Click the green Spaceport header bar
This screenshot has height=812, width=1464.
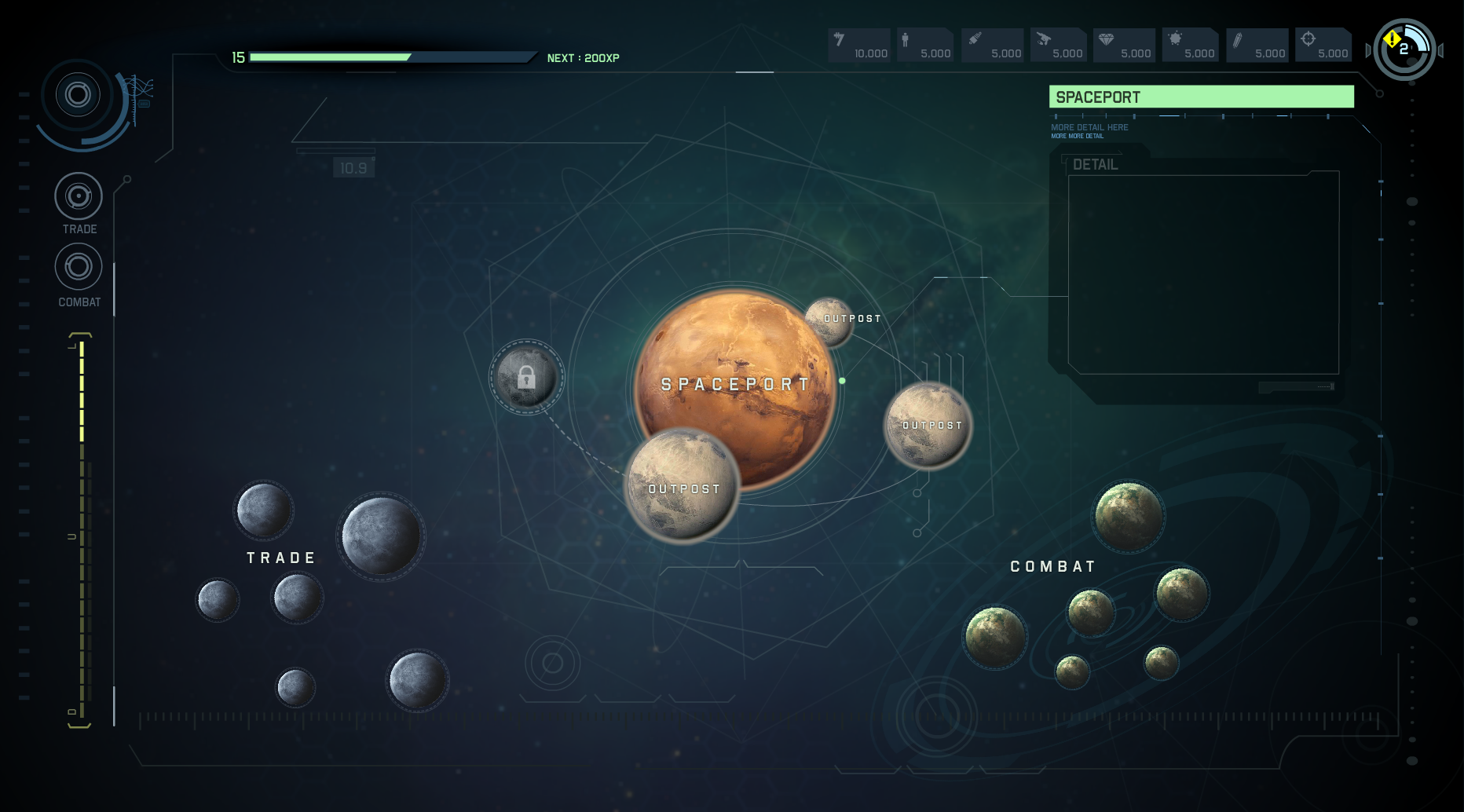(x=1201, y=97)
